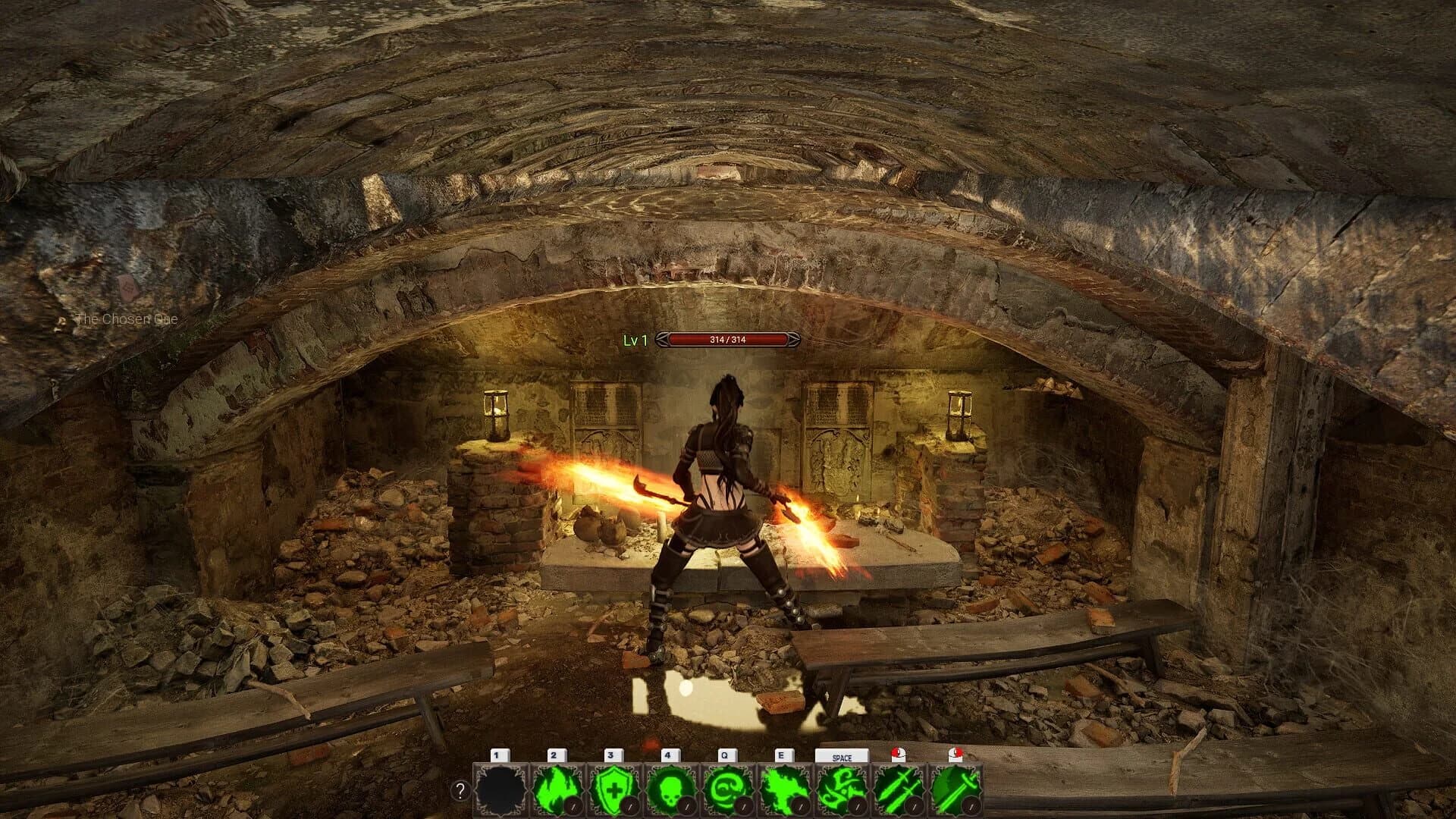Screen dimensions: 1456x819
Task: Click the empty first ability slot
Action: pyautogui.click(x=500, y=789)
